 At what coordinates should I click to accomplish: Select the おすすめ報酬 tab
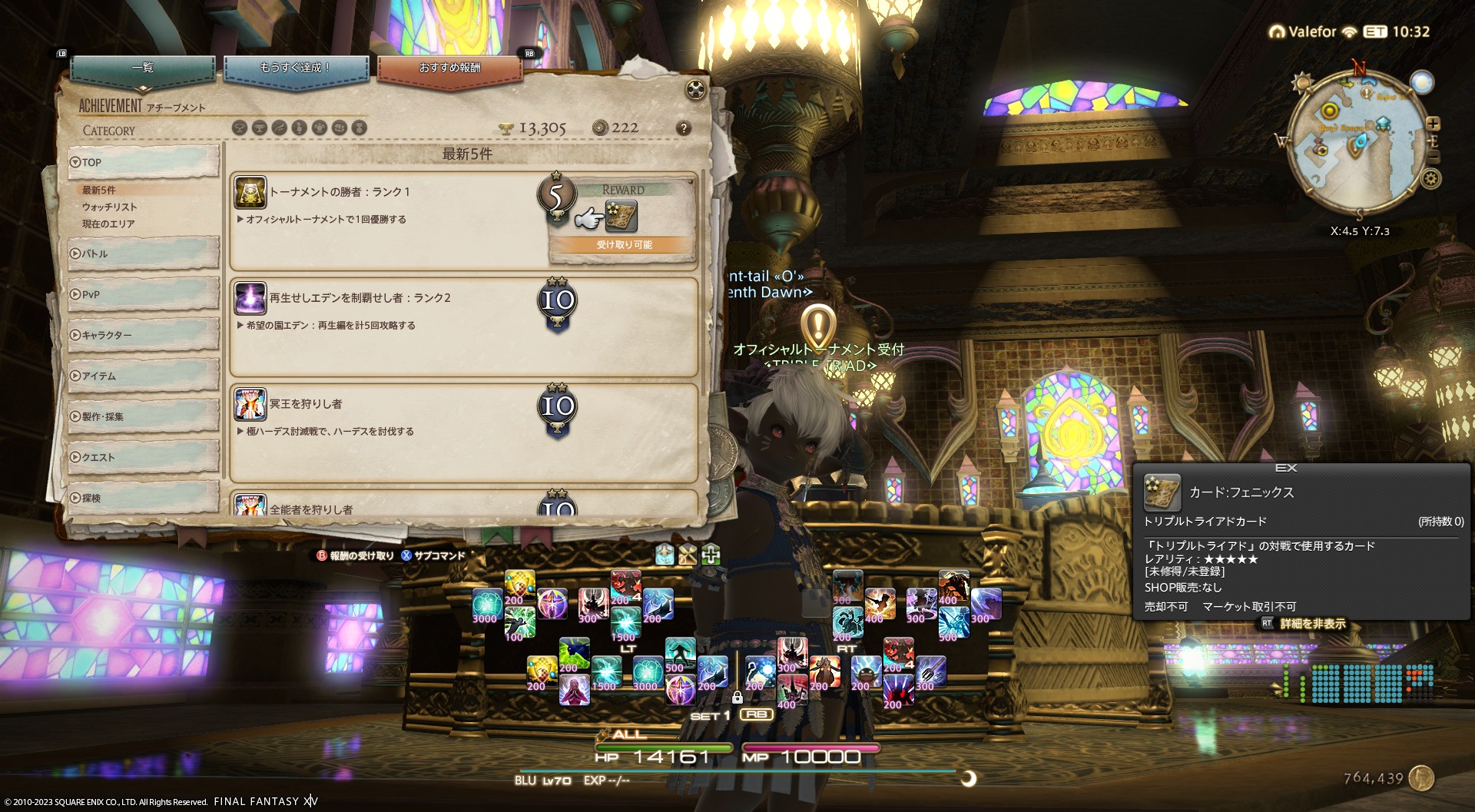tap(449, 69)
